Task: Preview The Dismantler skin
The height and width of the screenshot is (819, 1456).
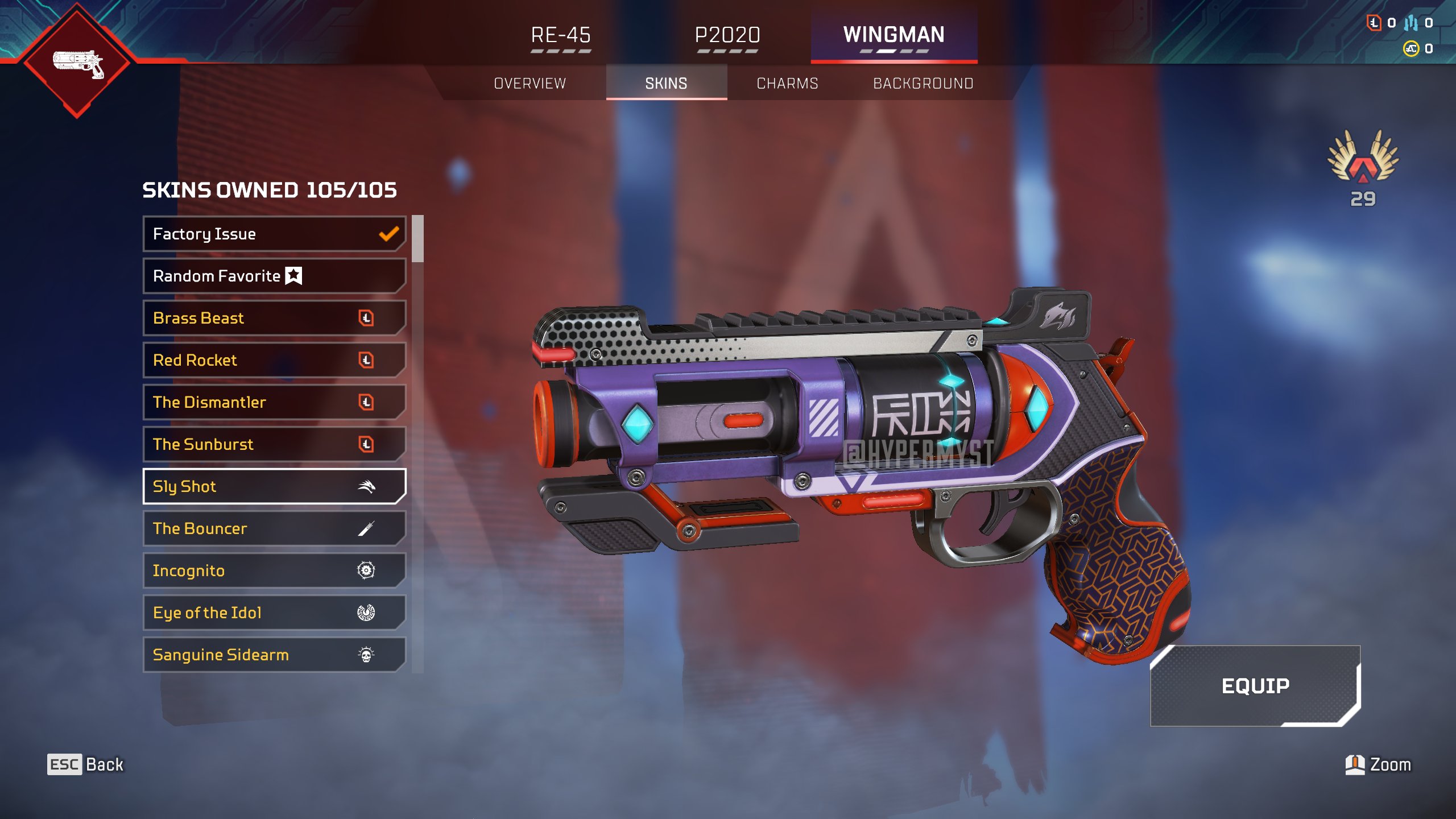Action: pos(274,402)
